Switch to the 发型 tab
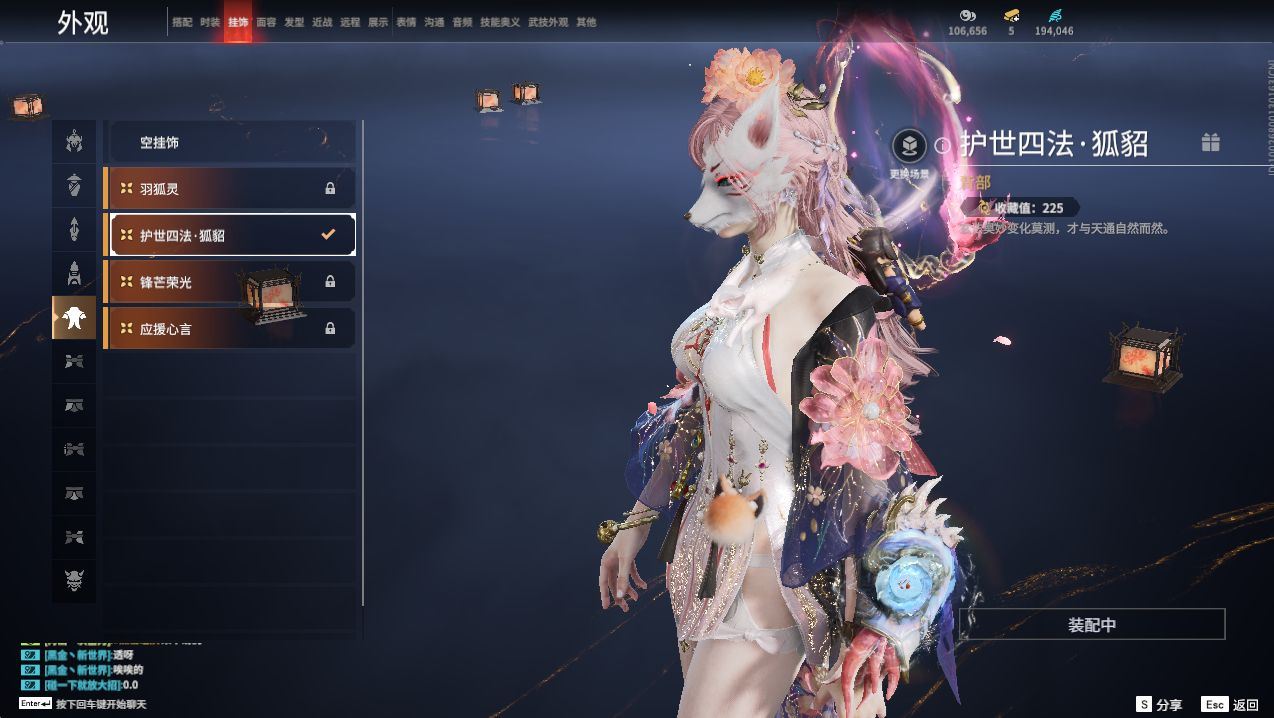This screenshot has width=1274, height=718. pos(294,22)
